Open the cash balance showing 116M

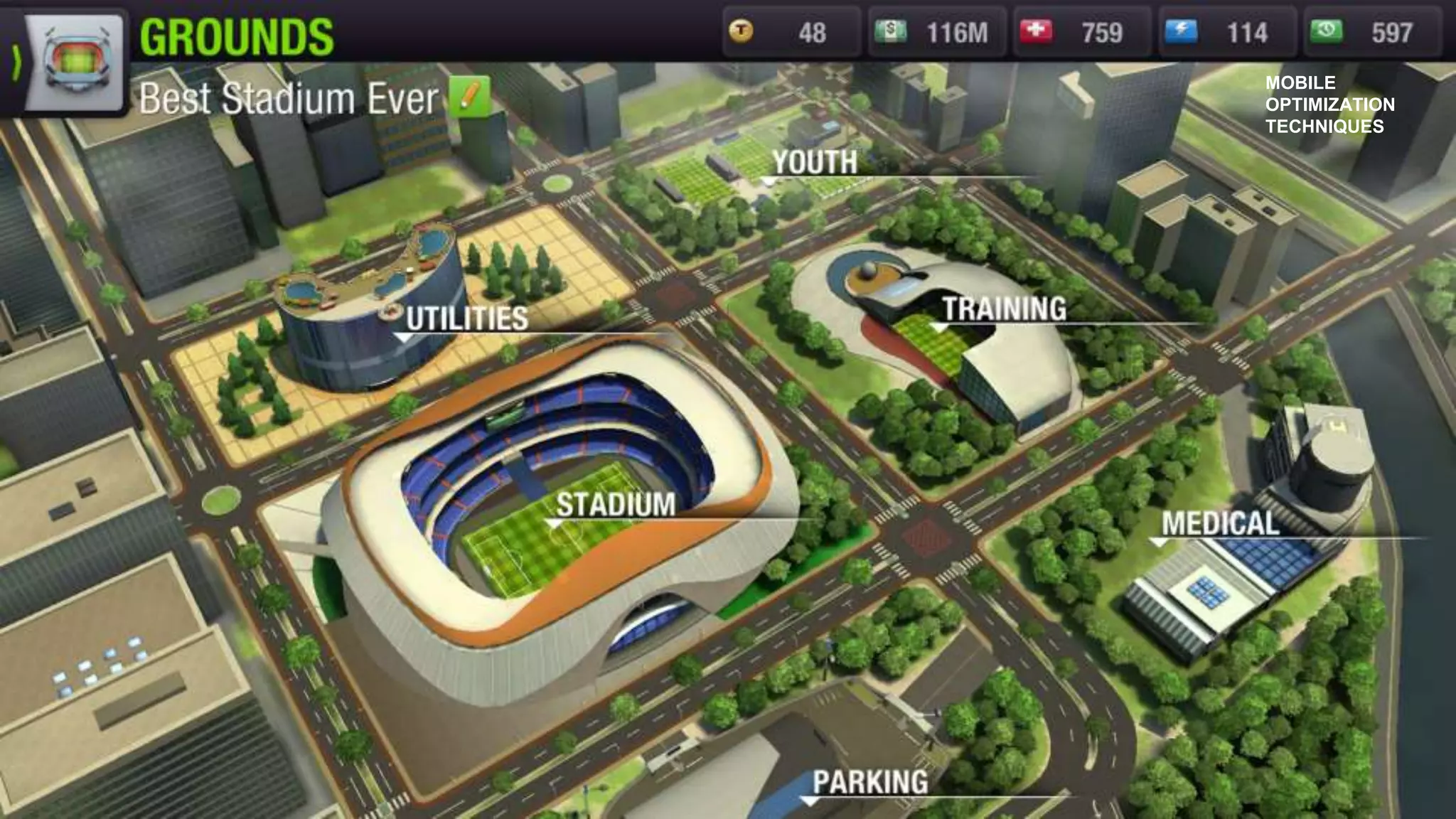[936, 32]
